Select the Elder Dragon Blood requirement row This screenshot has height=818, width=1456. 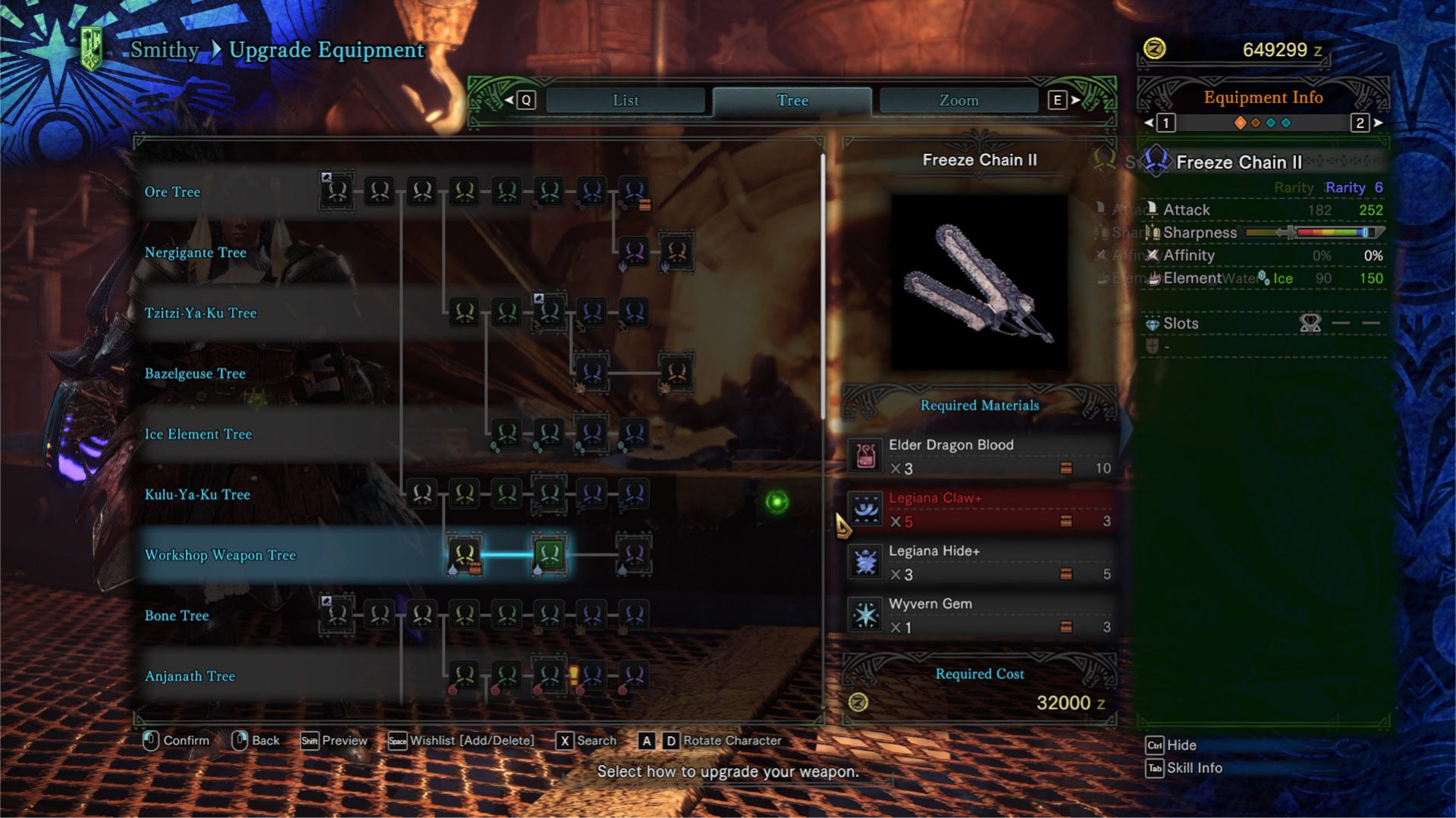tap(978, 456)
